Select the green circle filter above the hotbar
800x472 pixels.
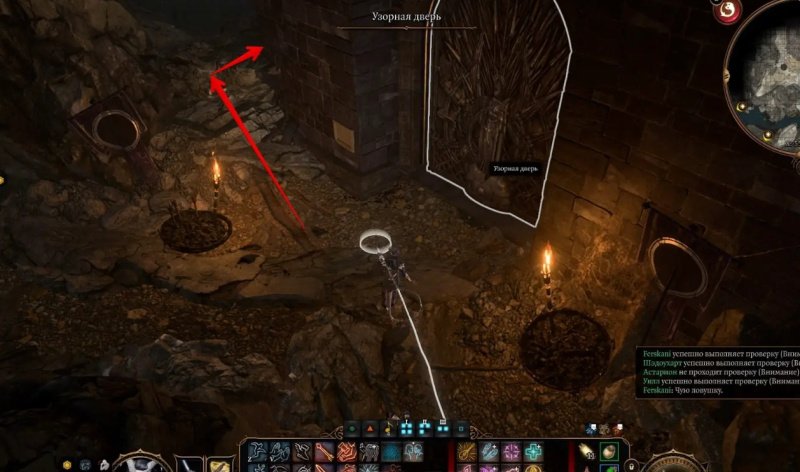coord(351,429)
